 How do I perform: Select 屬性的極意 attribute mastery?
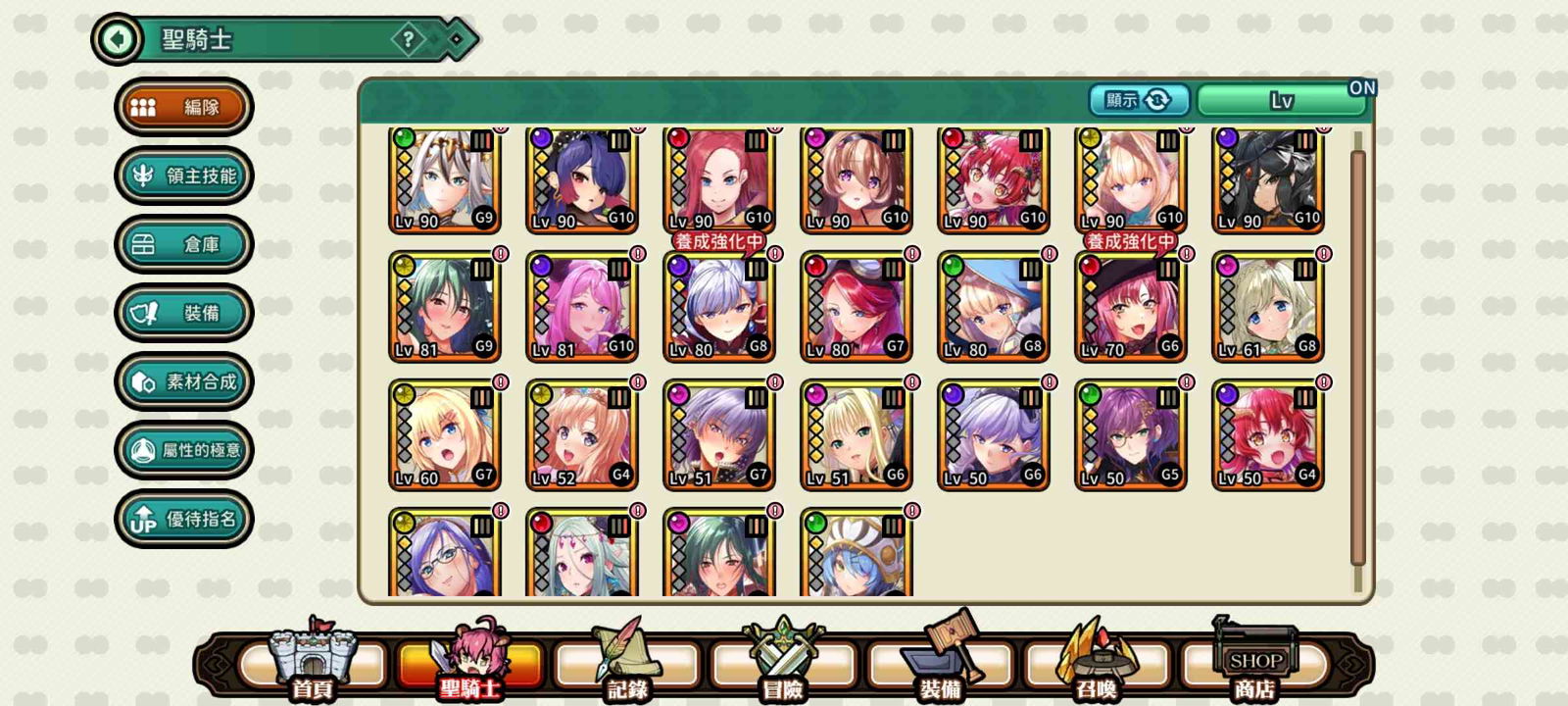tap(184, 450)
